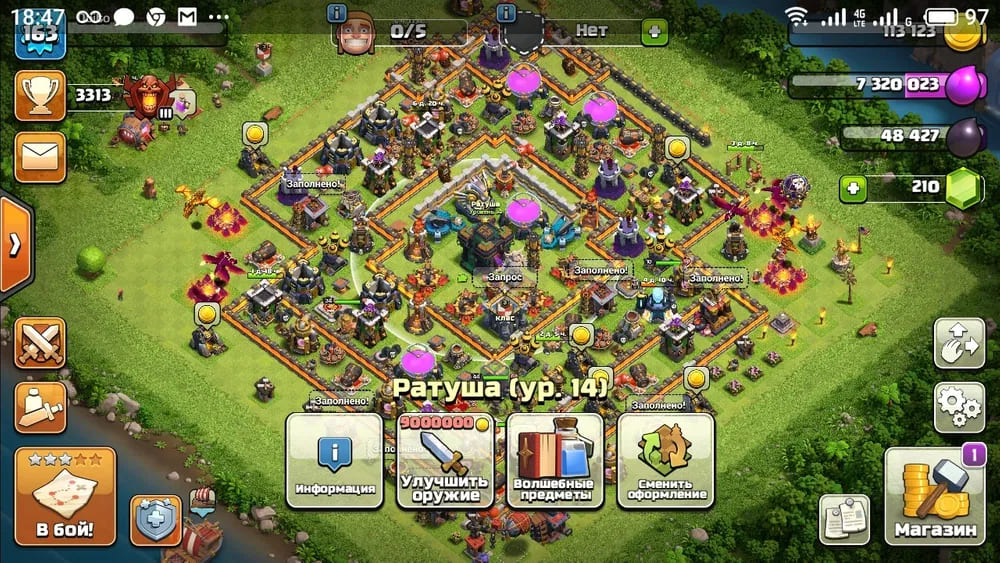
Task: Start an attack with В бой!
Action: click(x=65, y=496)
